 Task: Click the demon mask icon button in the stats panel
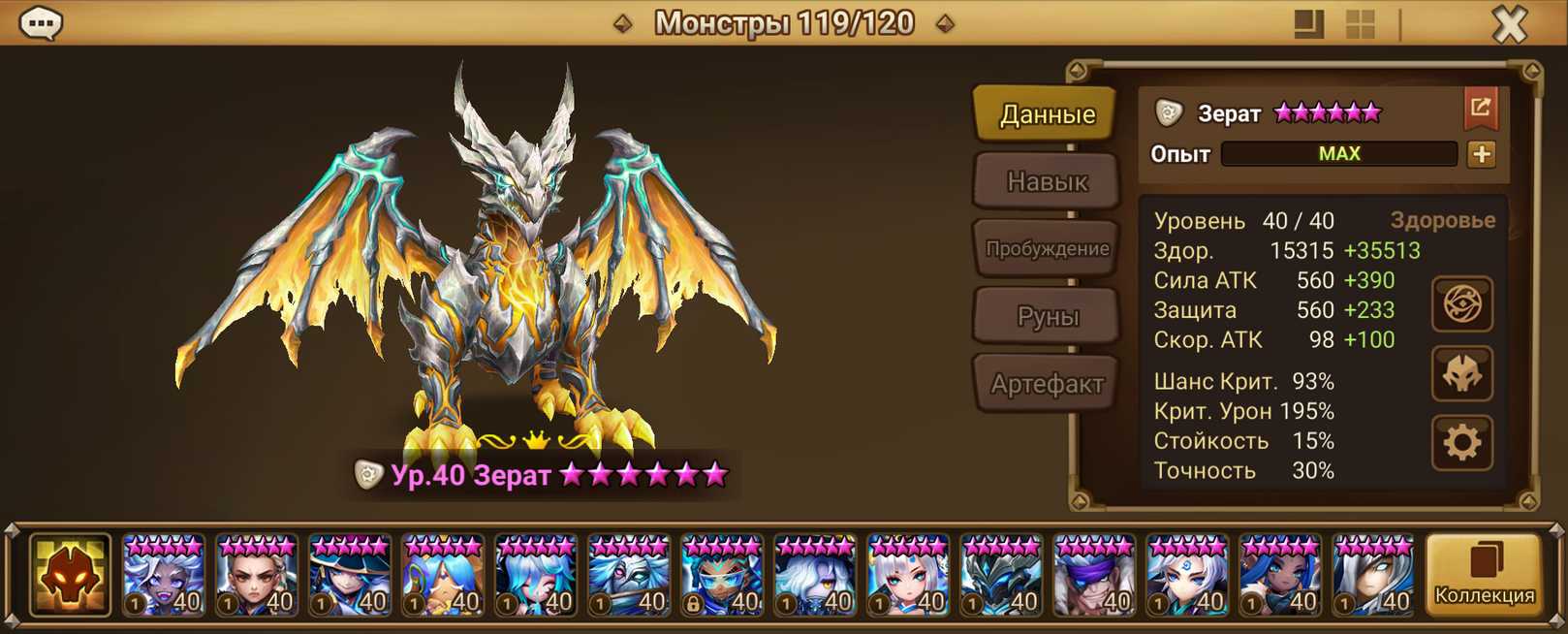[x=1461, y=374]
